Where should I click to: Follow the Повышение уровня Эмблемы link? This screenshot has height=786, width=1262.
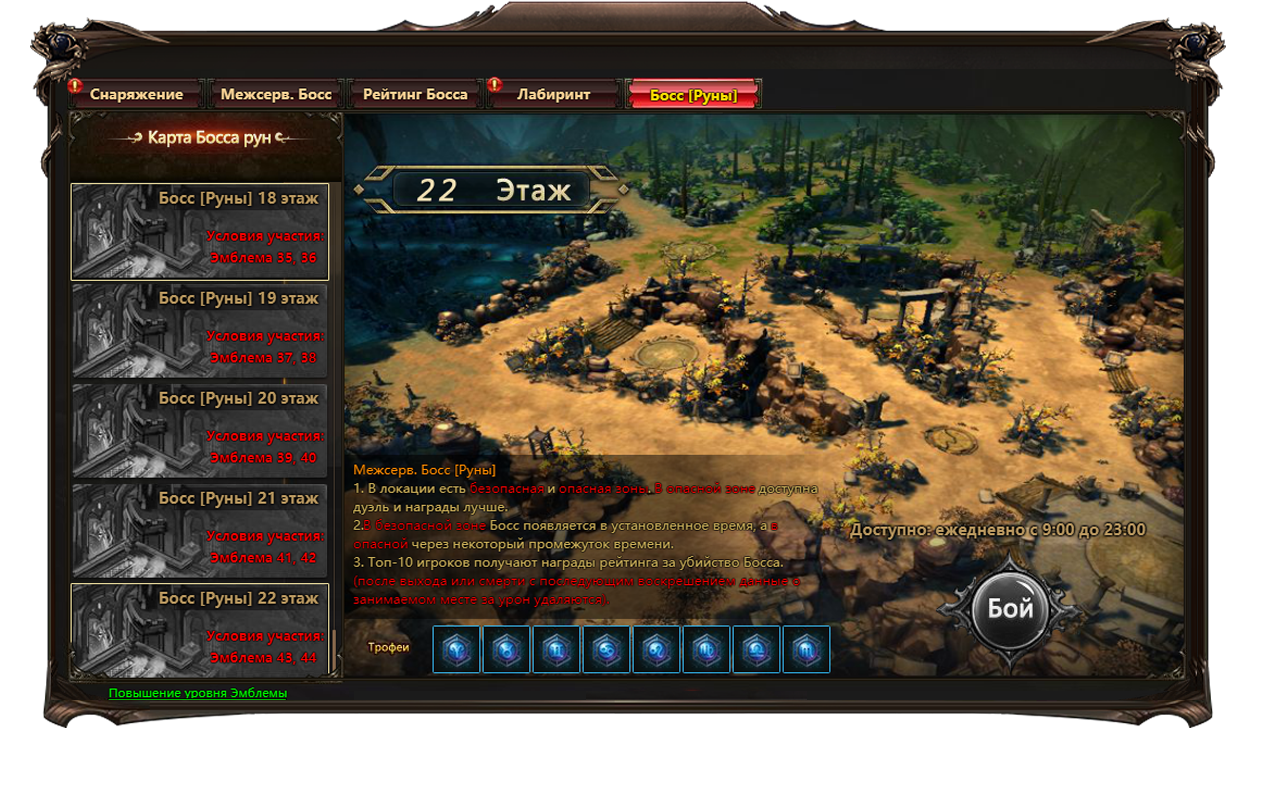coord(198,693)
